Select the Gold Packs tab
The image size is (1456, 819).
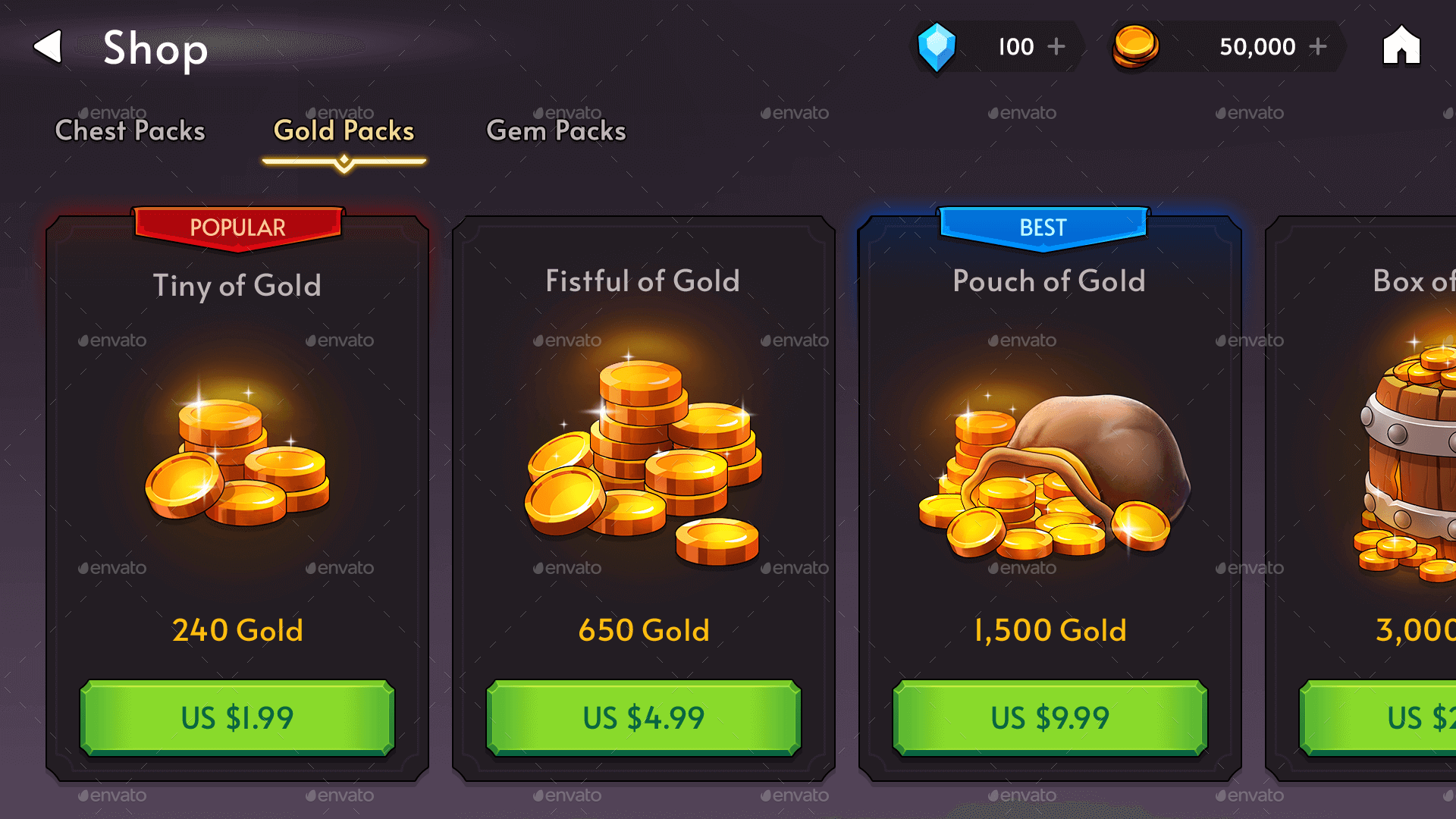(x=344, y=130)
